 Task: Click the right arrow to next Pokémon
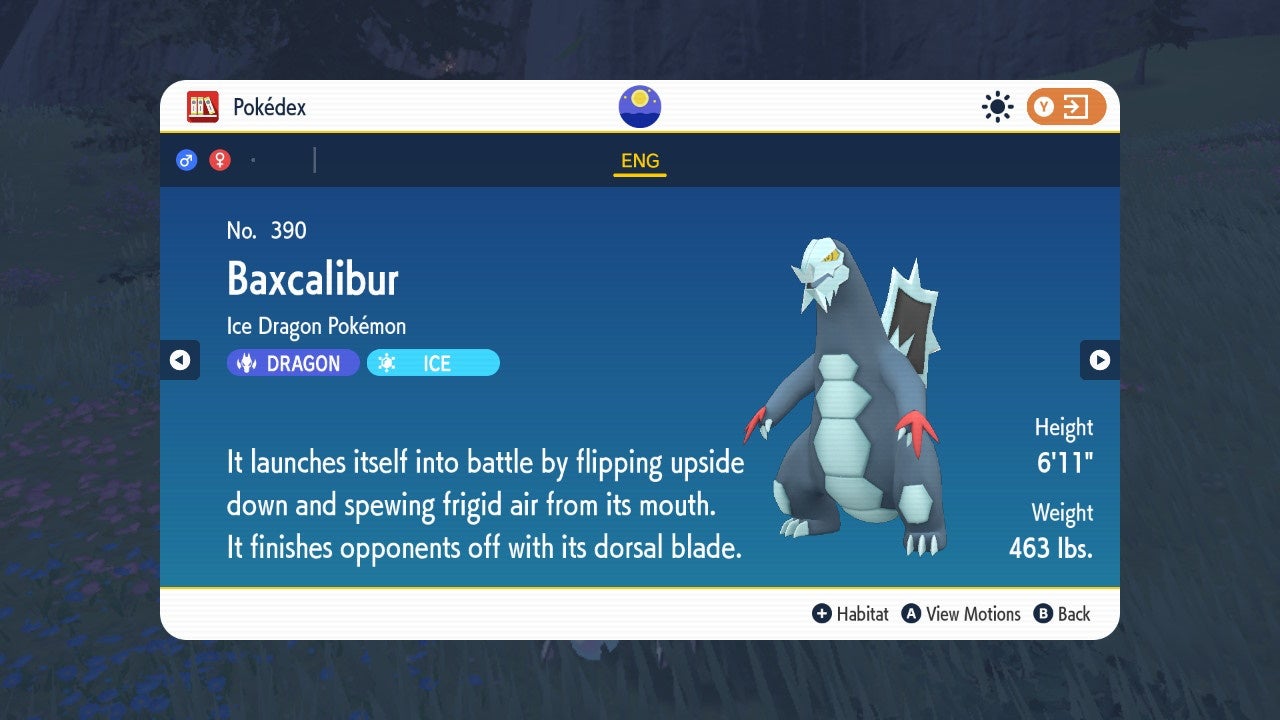pyautogui.click(x=1099, y=360)
